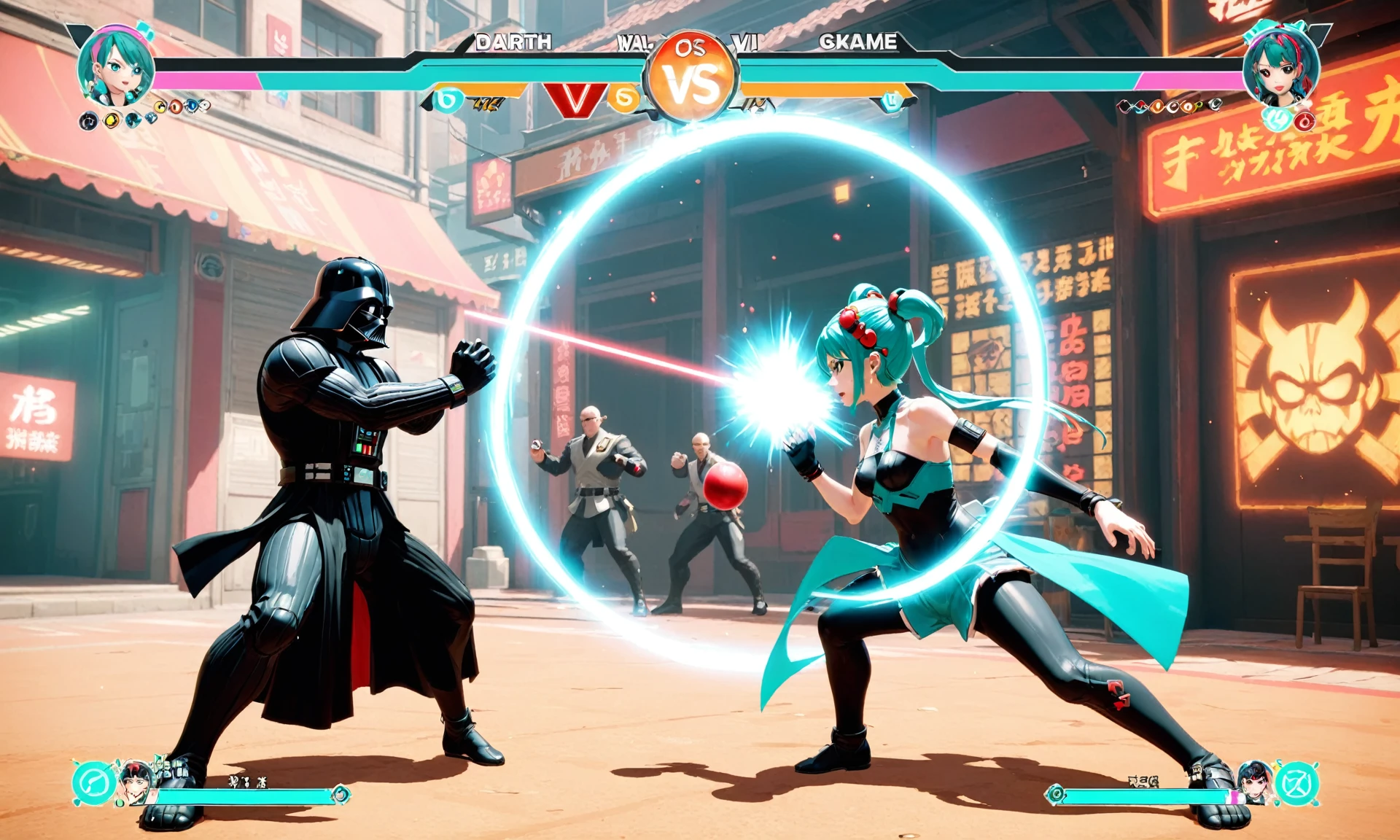Screen dimensions: 1400x840
Task: Click the red V badge
Action: [x=576, y=98]
